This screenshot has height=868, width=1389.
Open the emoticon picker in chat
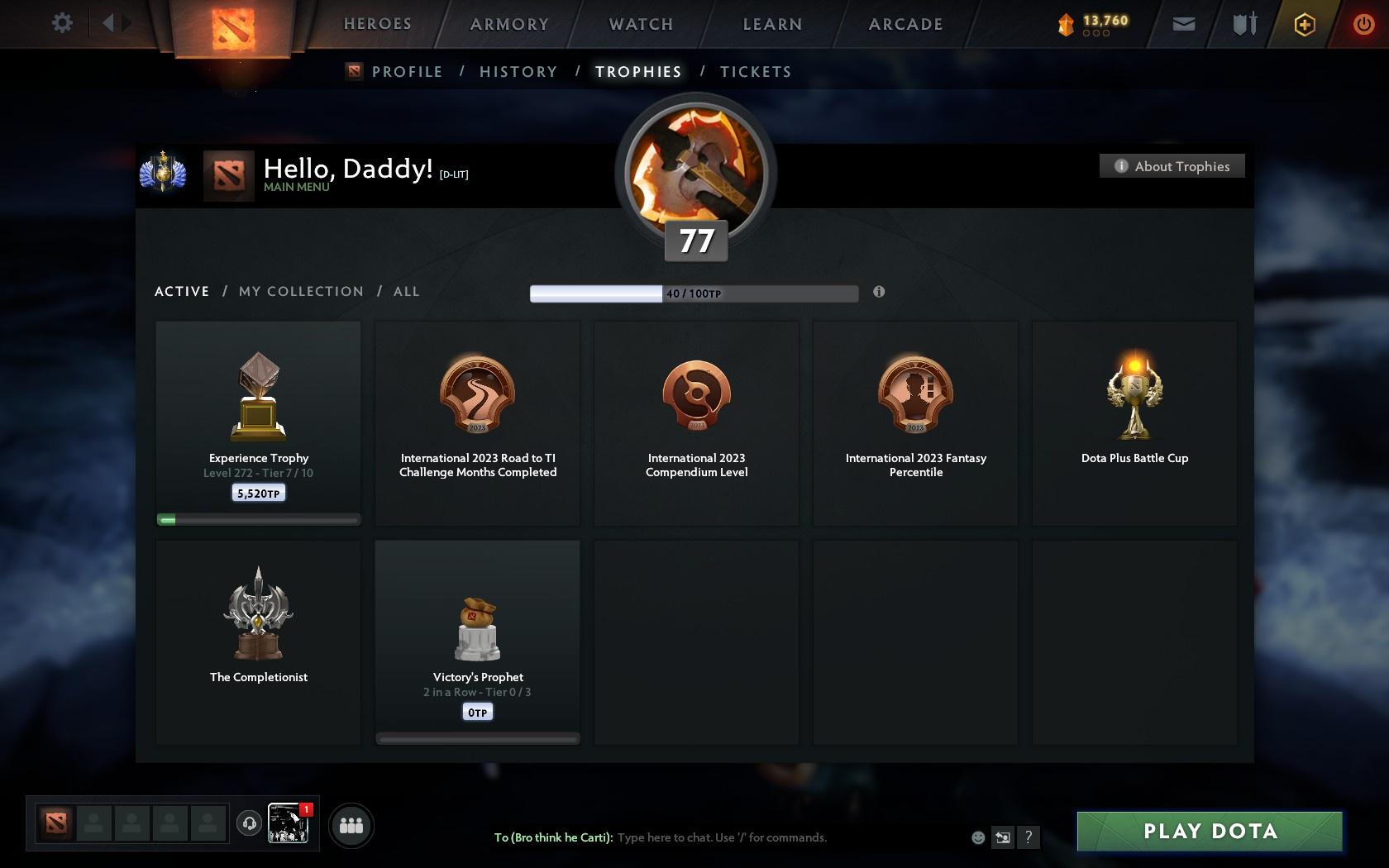click(x=977, y=837)
